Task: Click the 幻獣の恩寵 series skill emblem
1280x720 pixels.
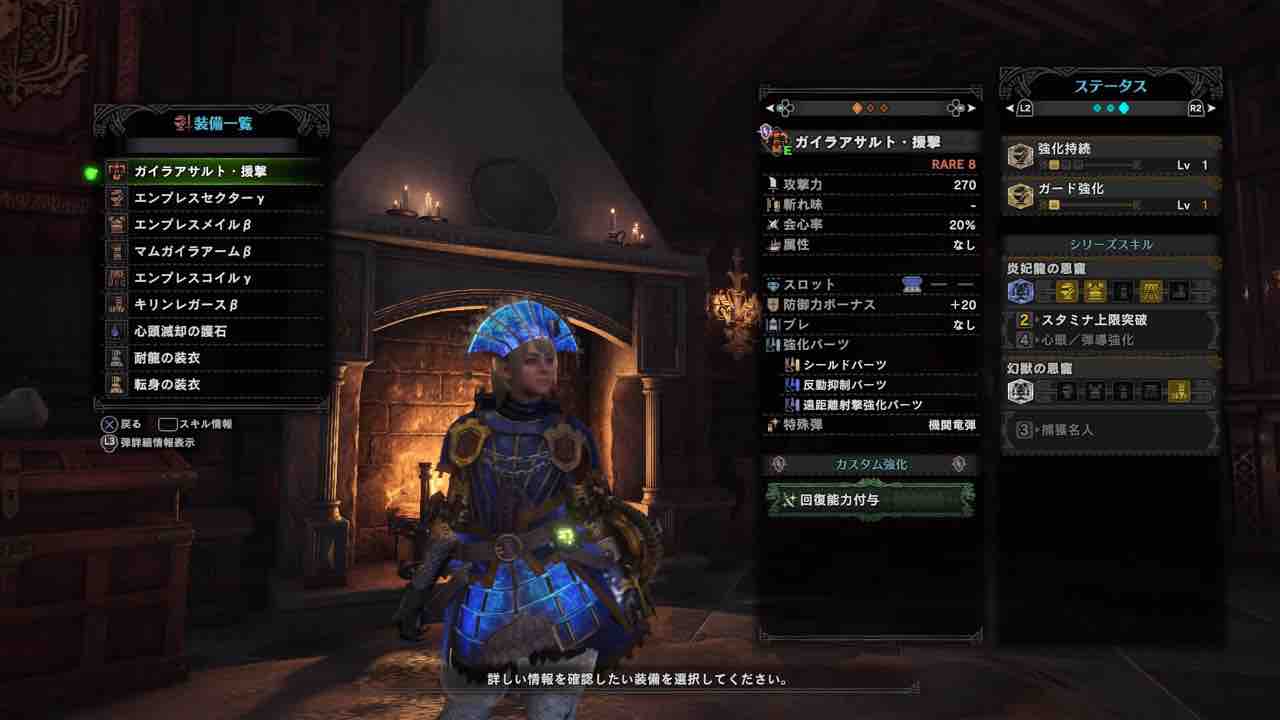Action: pos(1022,391)
